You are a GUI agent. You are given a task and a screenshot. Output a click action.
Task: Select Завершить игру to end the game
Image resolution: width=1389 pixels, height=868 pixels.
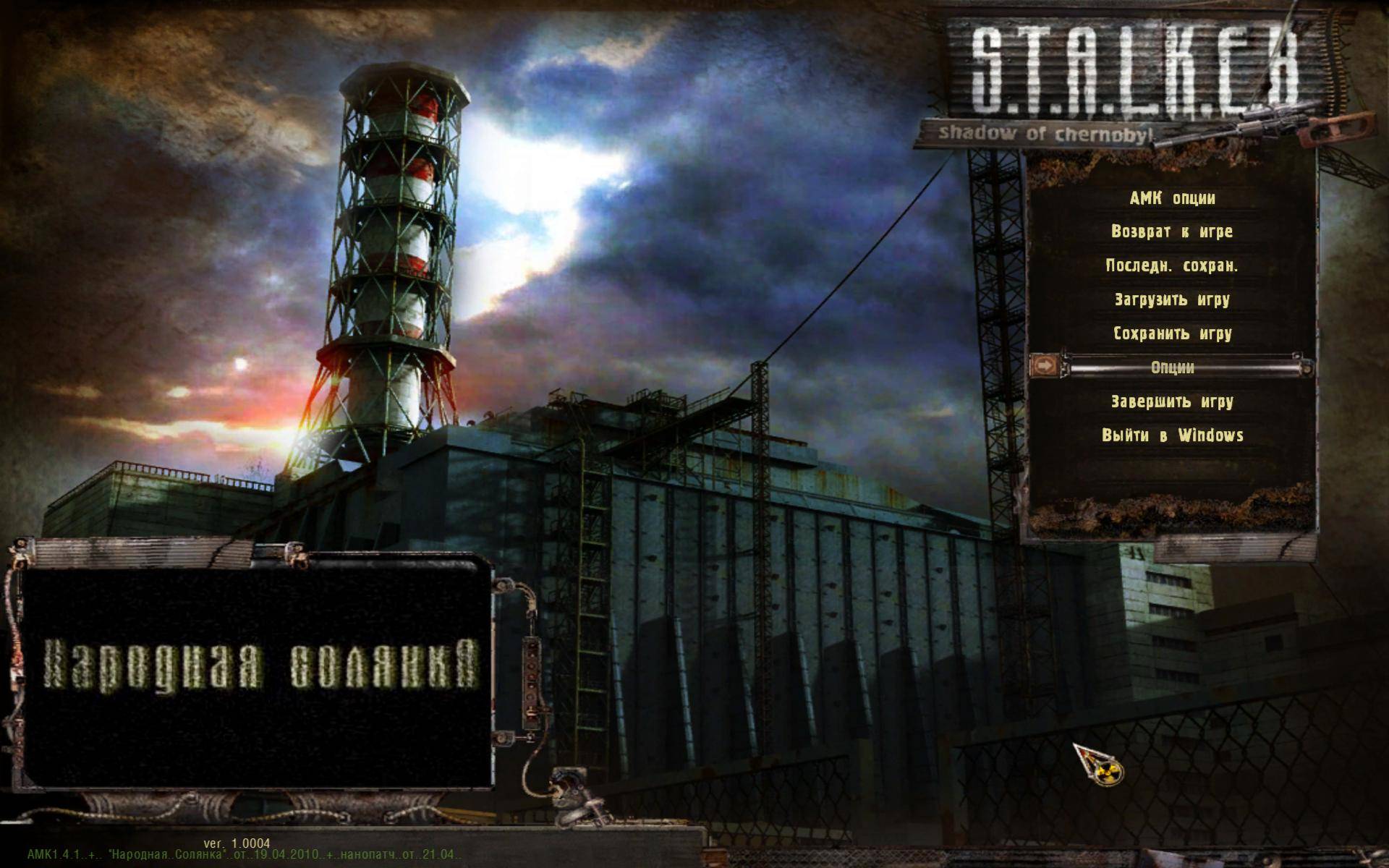coord(1172,401)
